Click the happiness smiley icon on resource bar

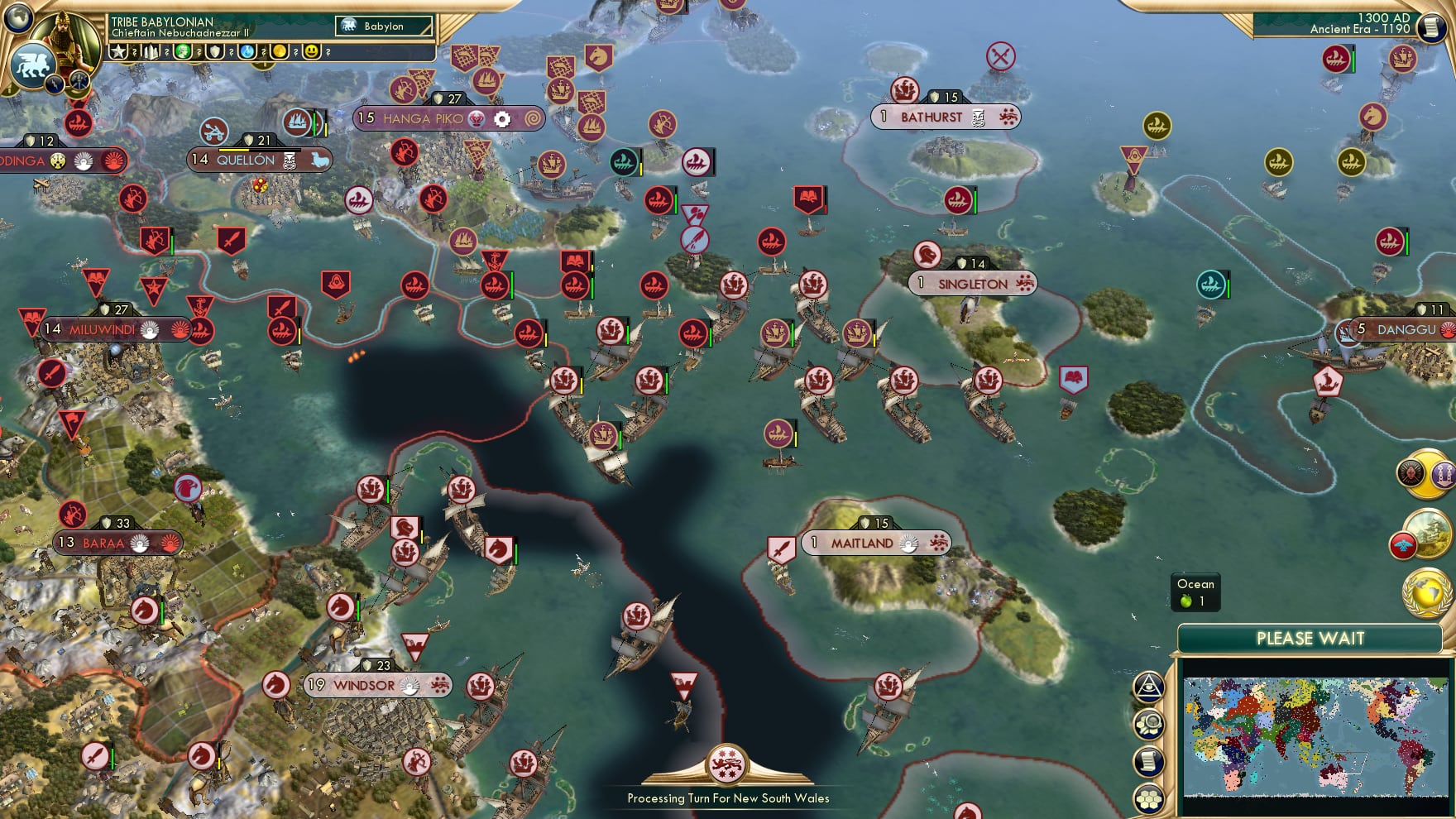point(312,52)
